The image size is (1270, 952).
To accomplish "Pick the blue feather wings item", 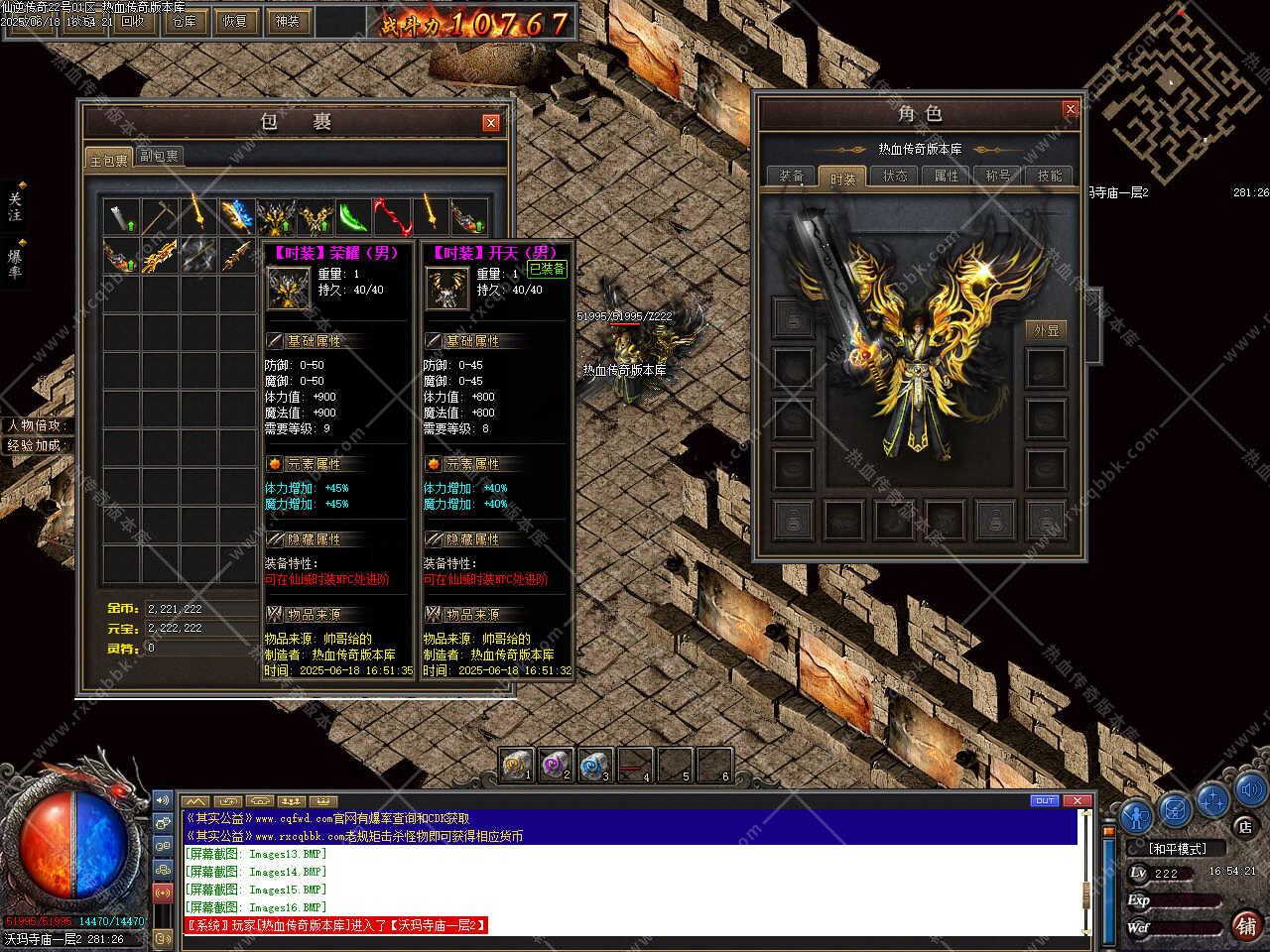I will (237, 215).
